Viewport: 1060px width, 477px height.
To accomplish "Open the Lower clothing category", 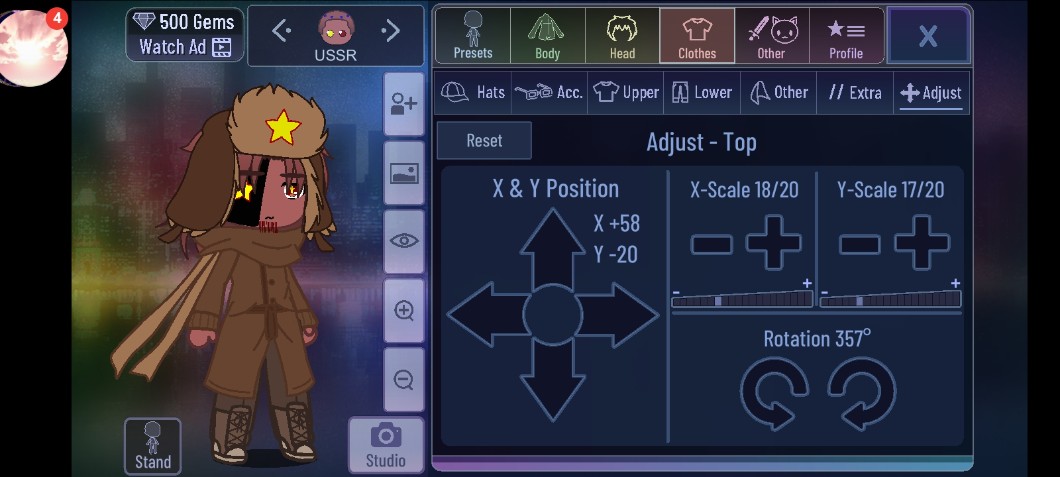I will tap(702, 92).
